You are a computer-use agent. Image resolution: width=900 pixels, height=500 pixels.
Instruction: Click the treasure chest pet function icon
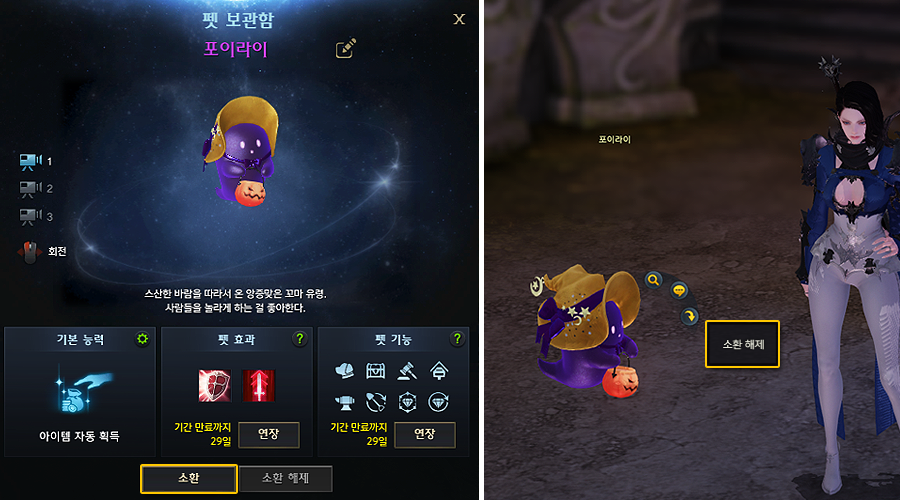point(377,370)
